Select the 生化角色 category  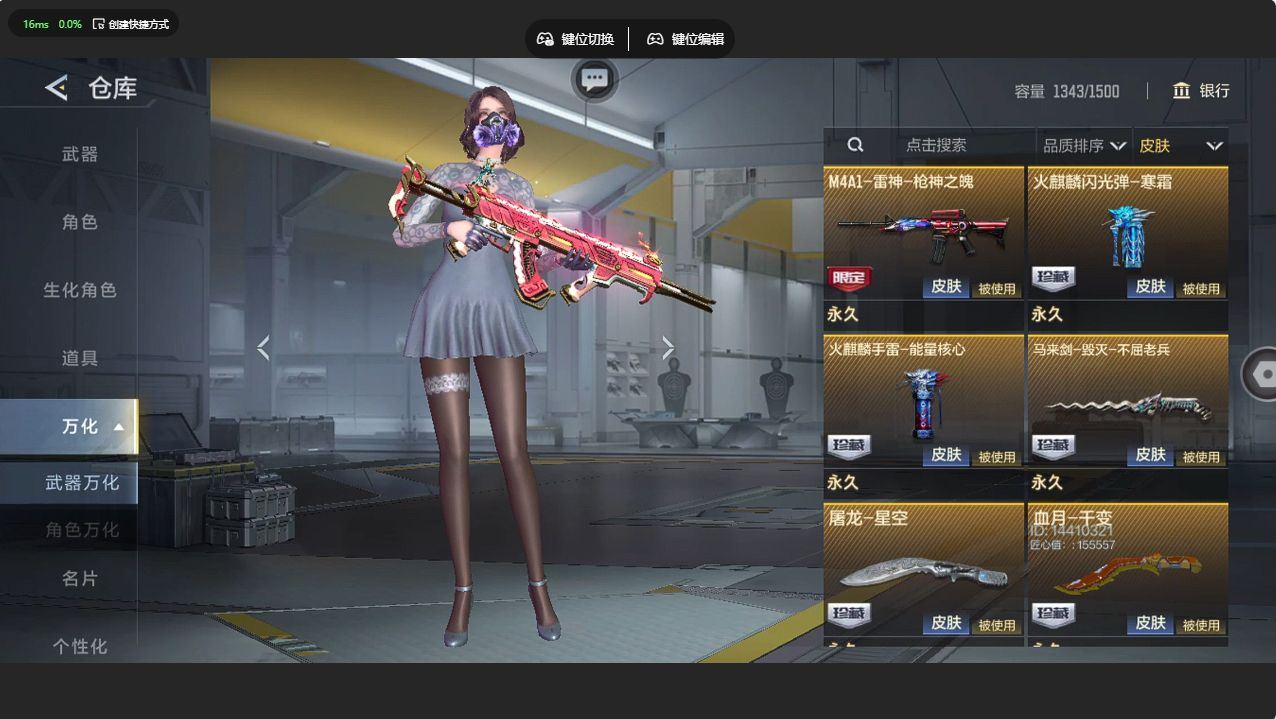[80, 290]
